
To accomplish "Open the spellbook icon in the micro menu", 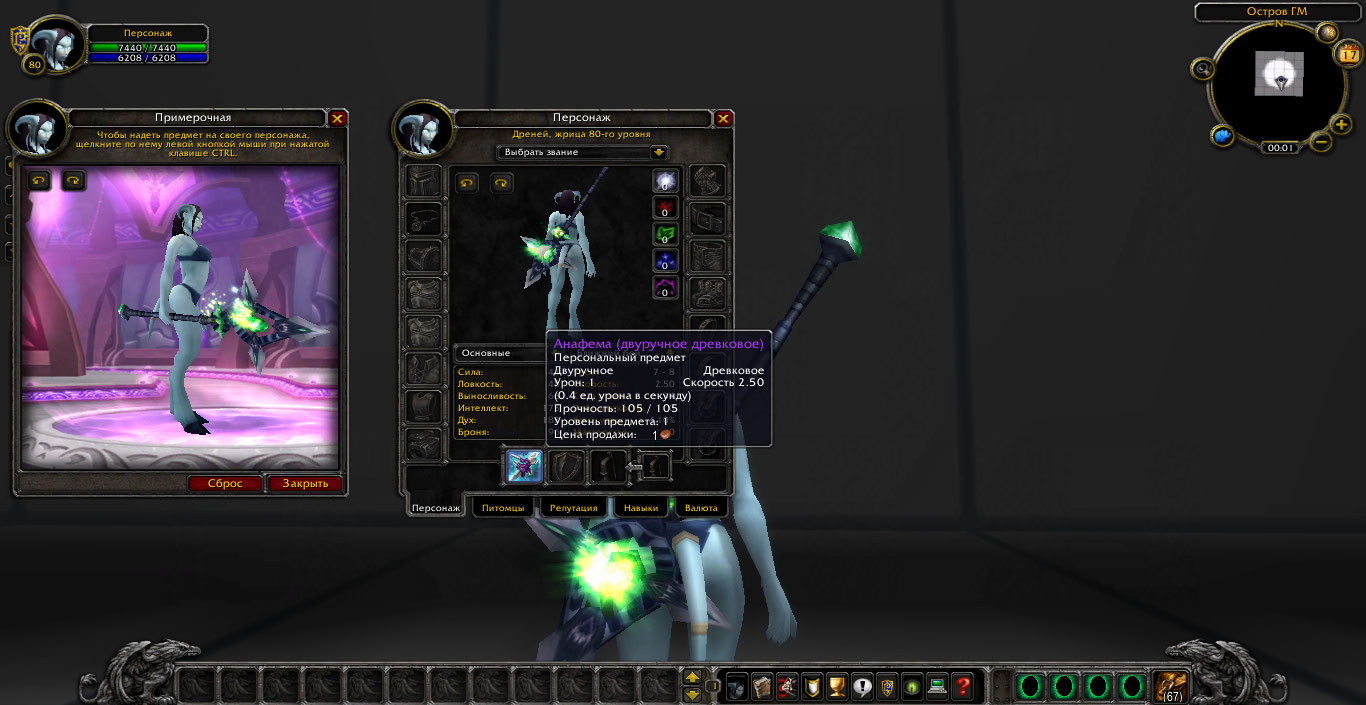I will click(x=762, y=686).
